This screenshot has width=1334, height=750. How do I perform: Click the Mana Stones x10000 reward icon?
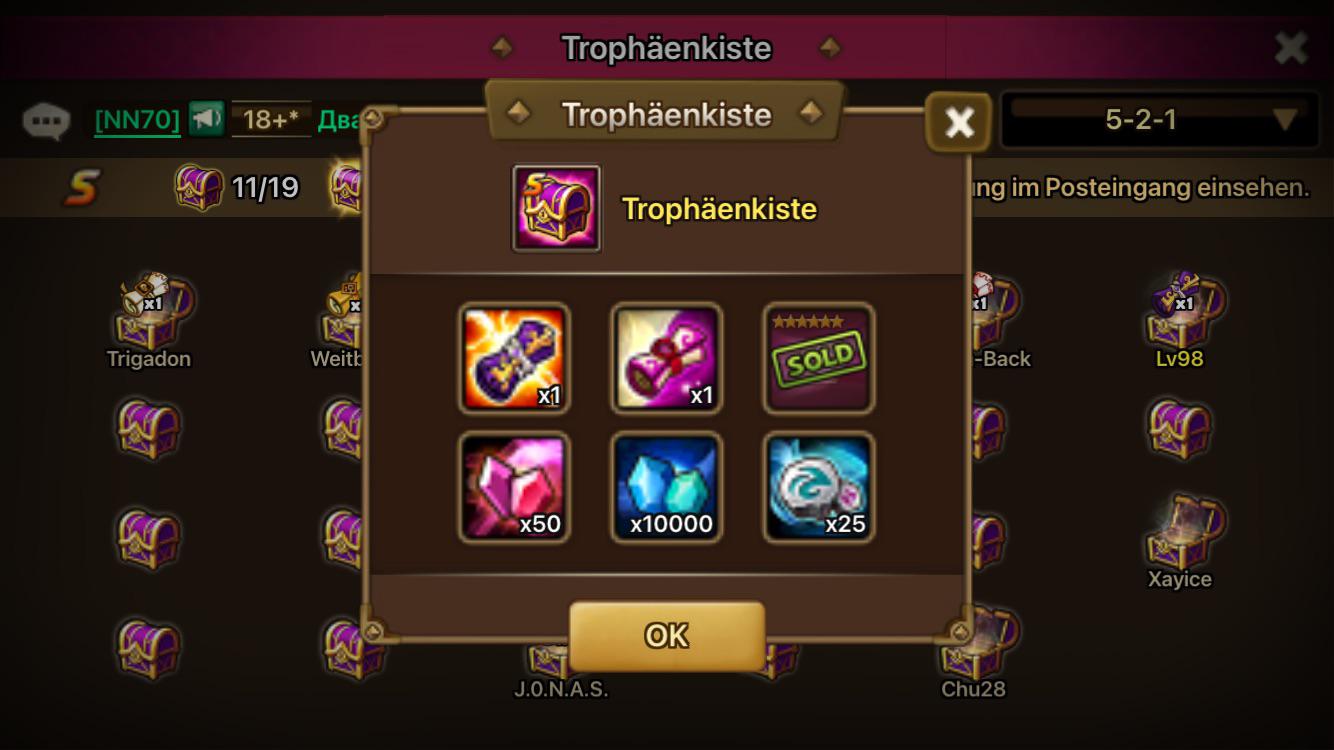666,487
